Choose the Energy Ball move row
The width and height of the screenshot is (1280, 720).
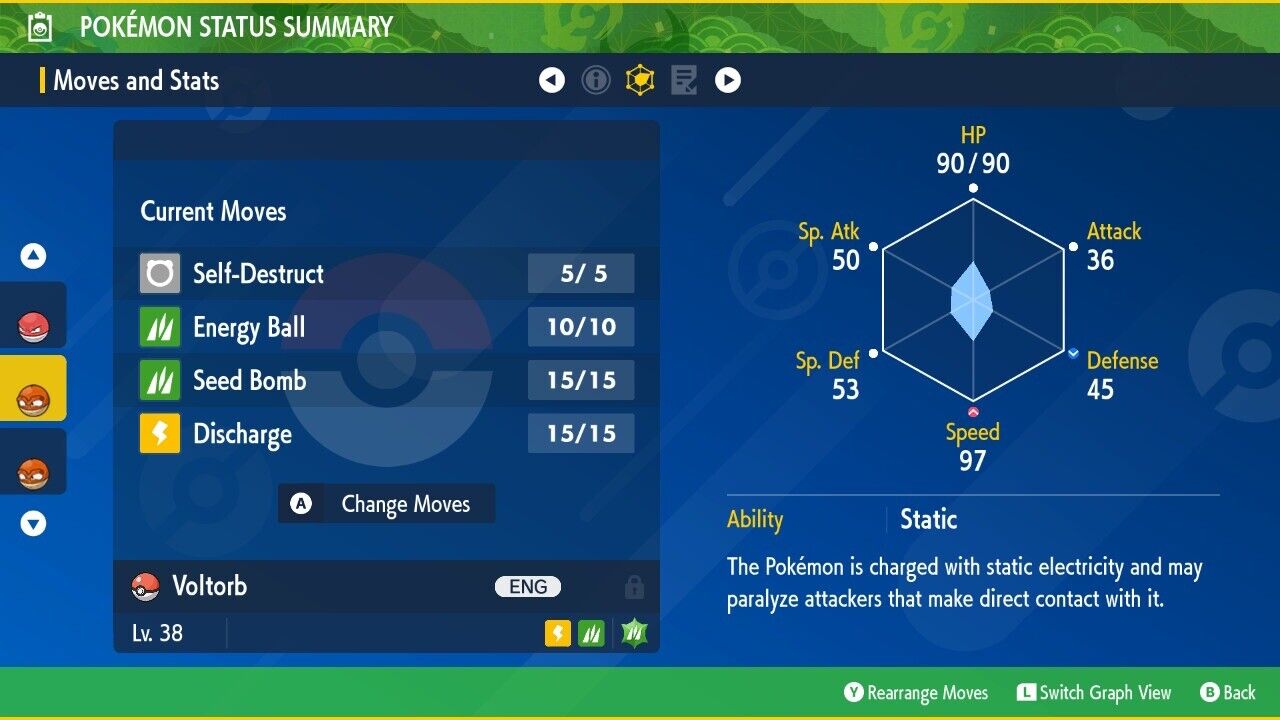click(x=386, y=327)
